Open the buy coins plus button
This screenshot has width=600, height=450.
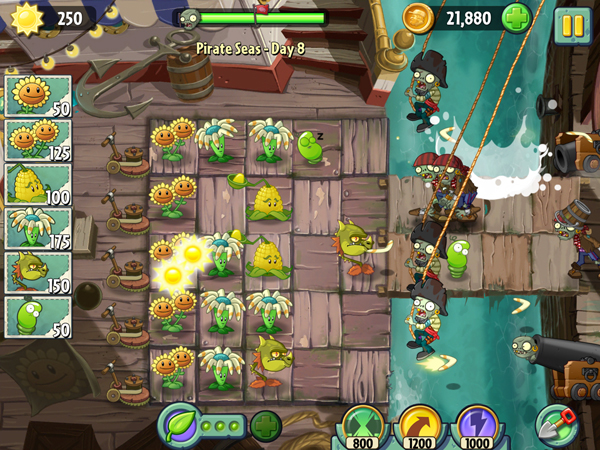pyautogui.click(x=516, y=19)
